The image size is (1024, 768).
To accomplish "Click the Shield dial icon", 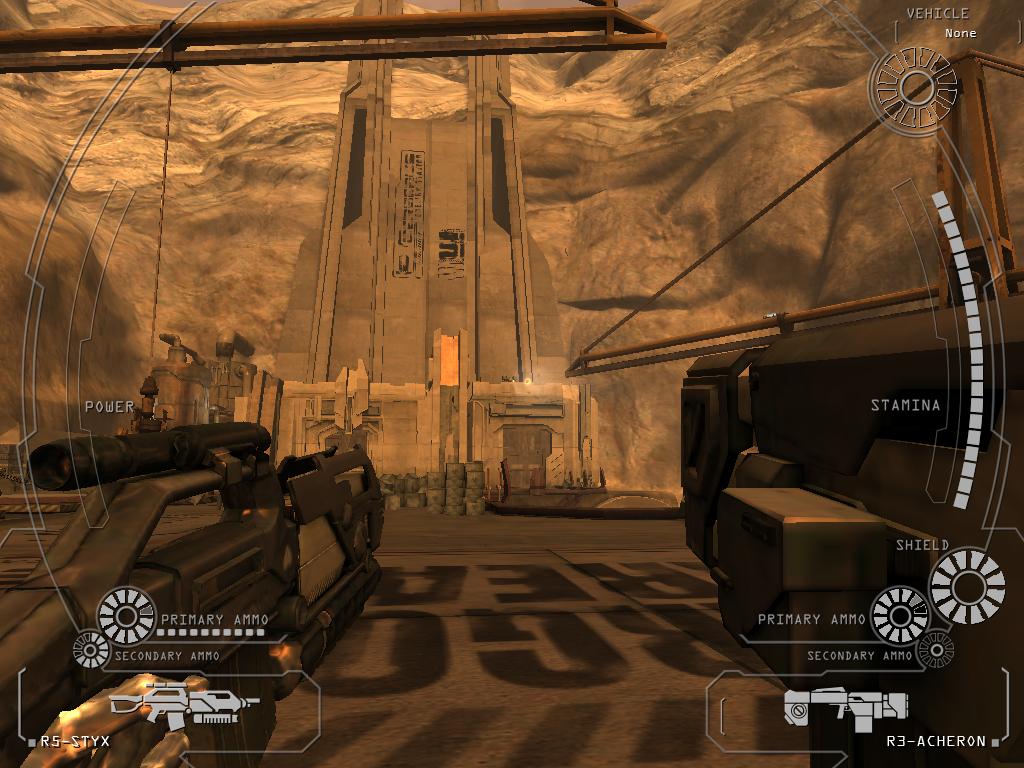I will (967, 585).
